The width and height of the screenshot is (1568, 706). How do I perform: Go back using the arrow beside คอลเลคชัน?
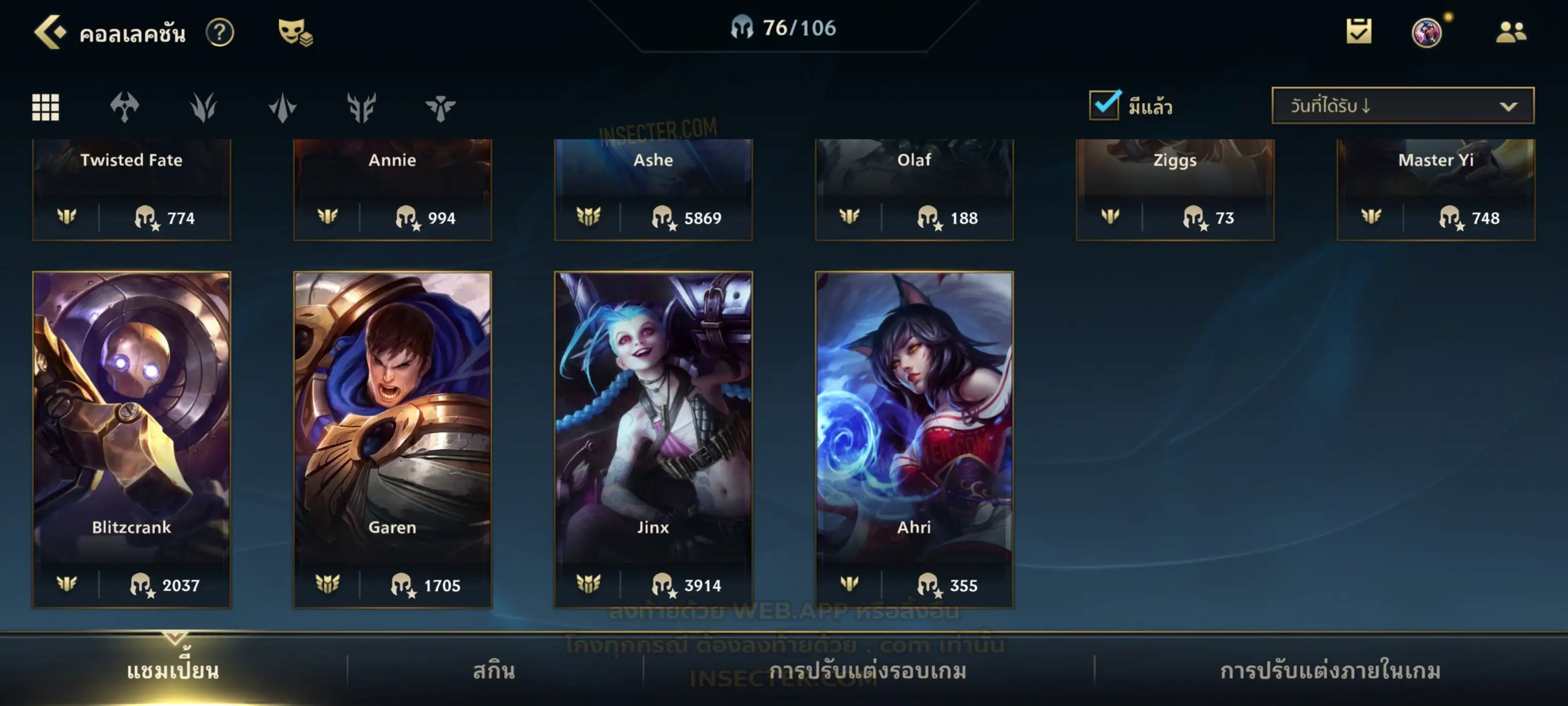pyautogui.click(x=49, y=32)
